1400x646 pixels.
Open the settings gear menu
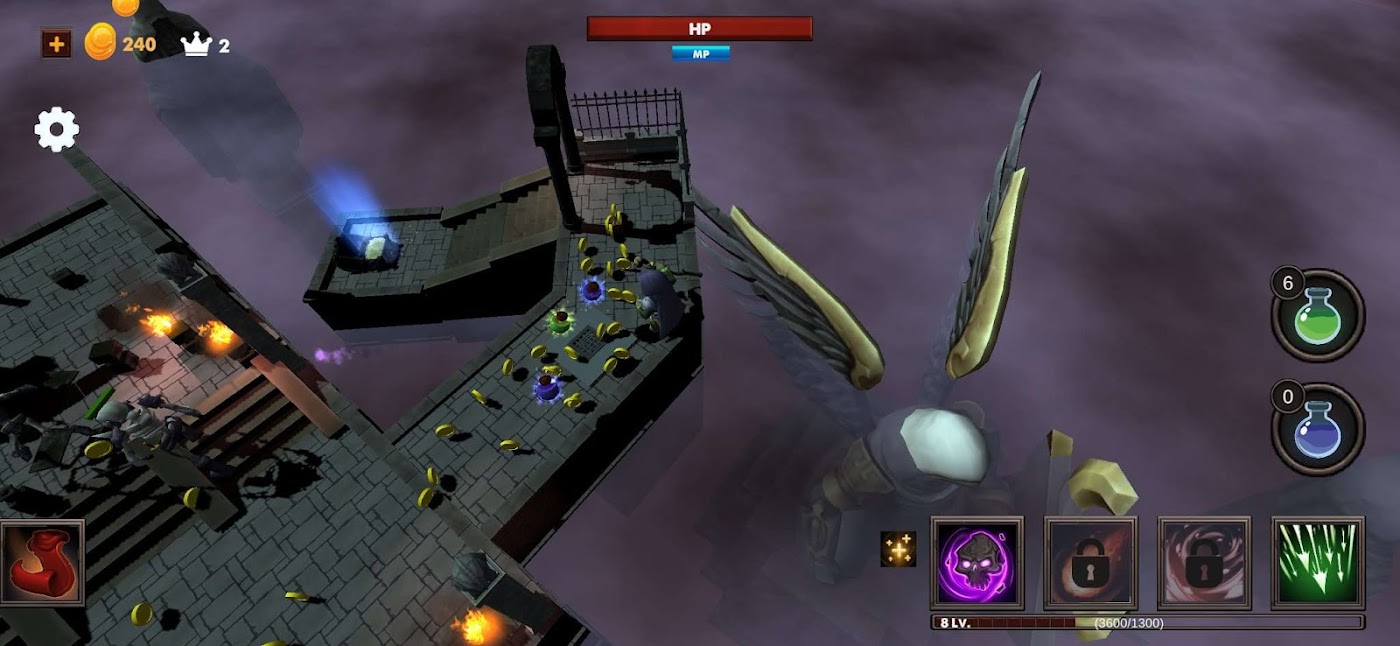[x=57, y=130]
